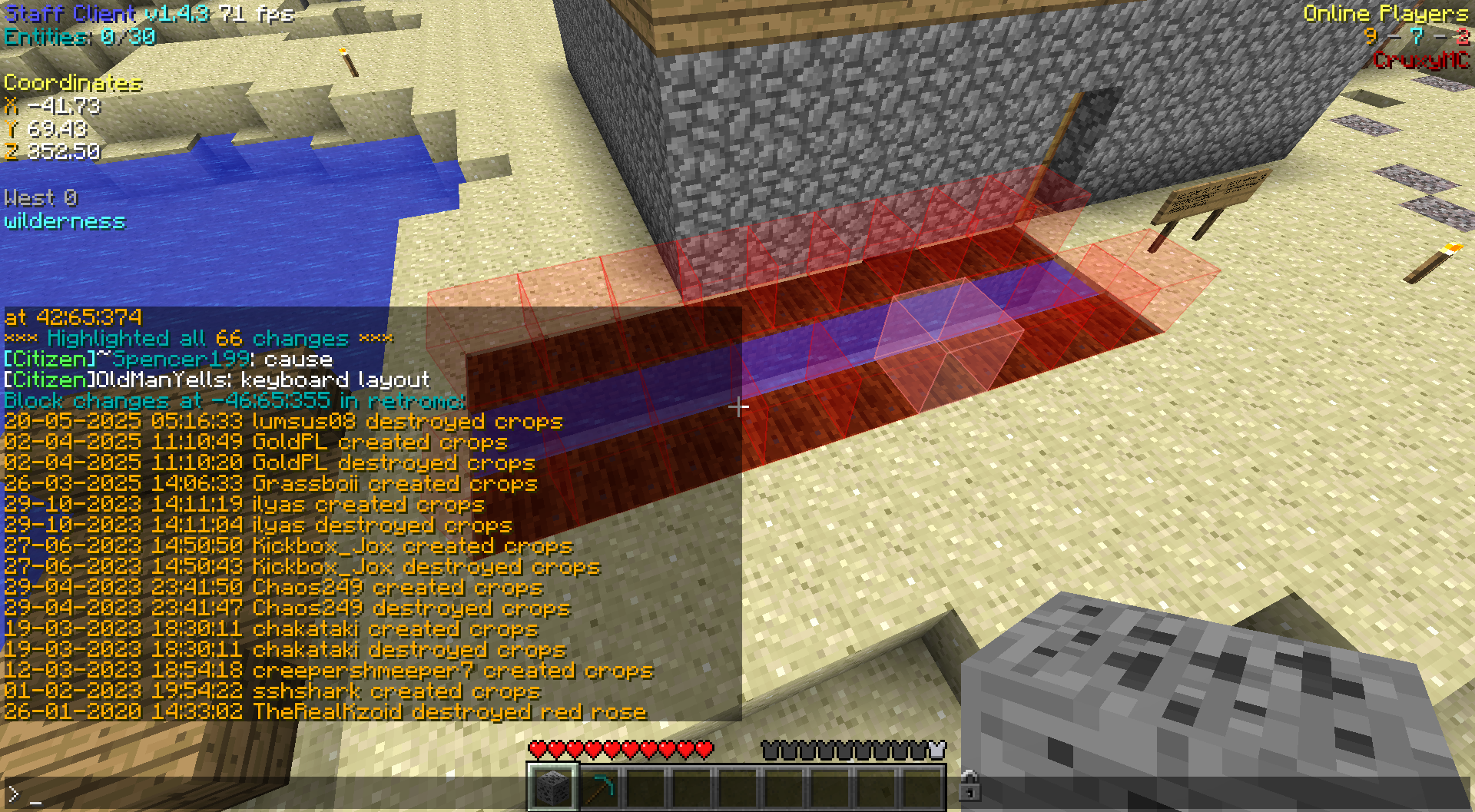Viewport: 1475px width, 812px height.
Task: Click OldManYells's 'keyboard layout' chat message
Action: (217, 380)
